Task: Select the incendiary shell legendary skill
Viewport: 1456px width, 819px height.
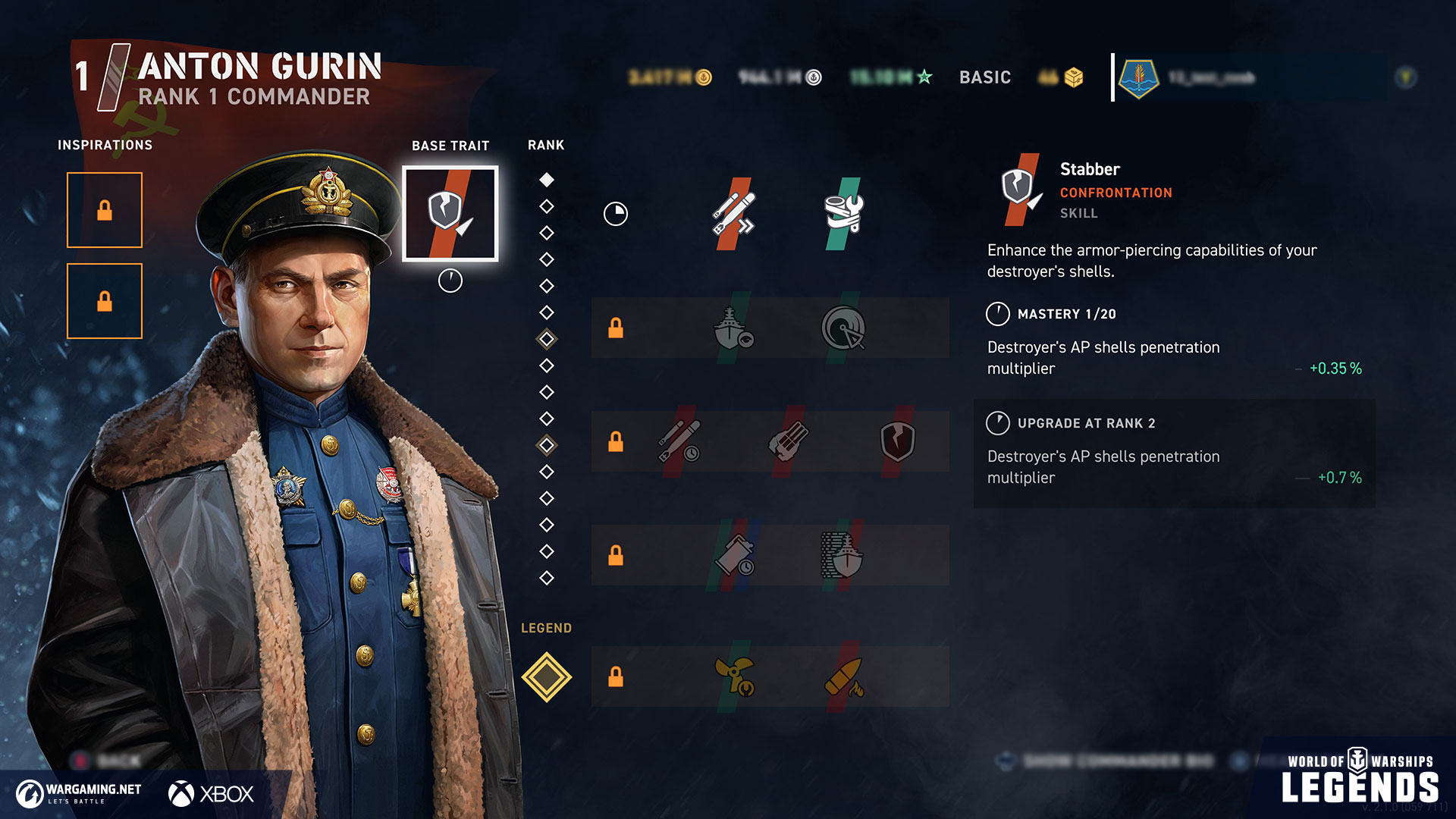Action: click(843, 676)
